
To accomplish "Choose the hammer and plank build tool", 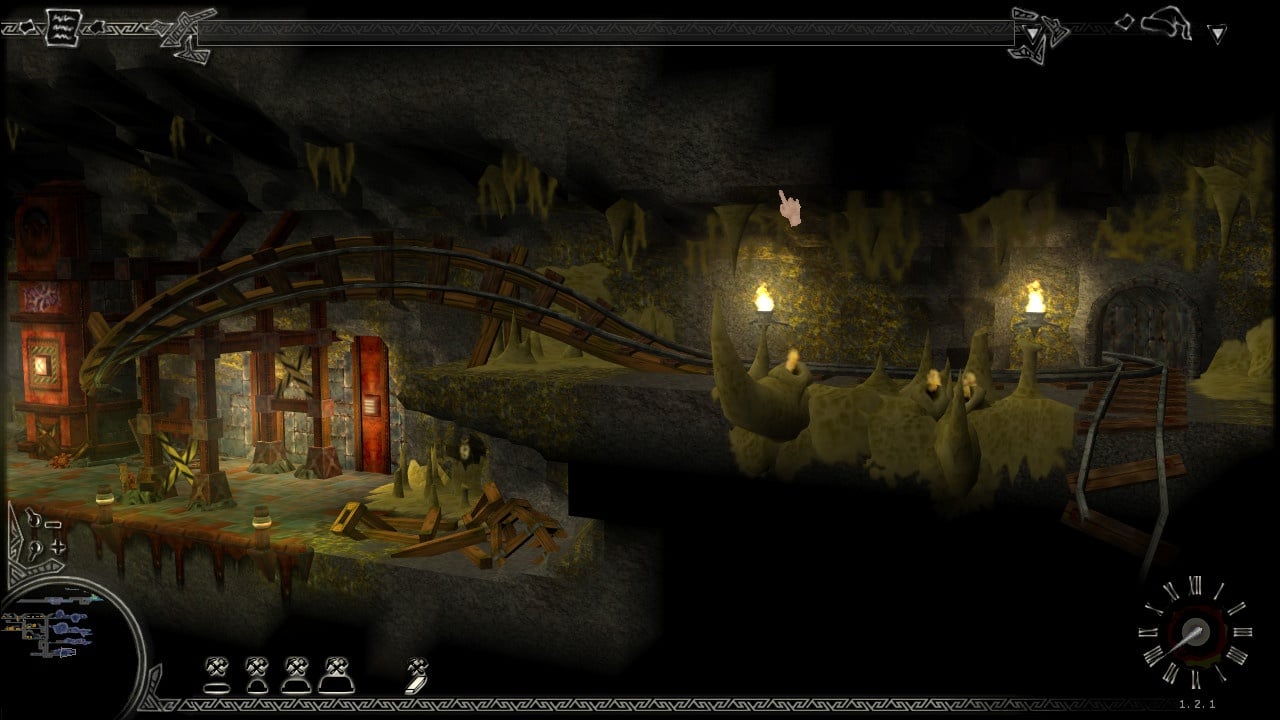I will (x=417, y=675).
